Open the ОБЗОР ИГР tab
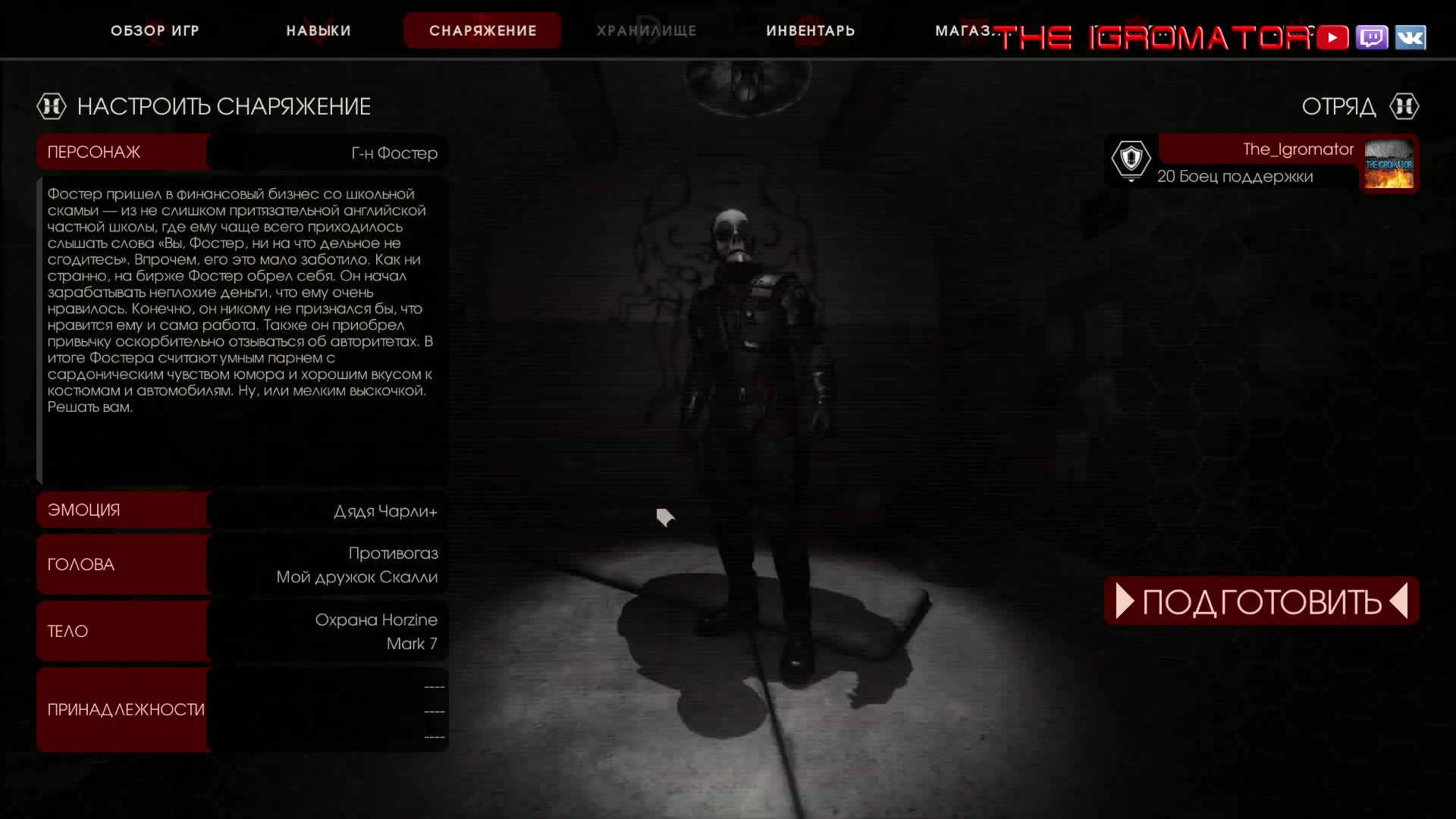The width and height of the screenshot is (1456, 819). click(155, 31)
